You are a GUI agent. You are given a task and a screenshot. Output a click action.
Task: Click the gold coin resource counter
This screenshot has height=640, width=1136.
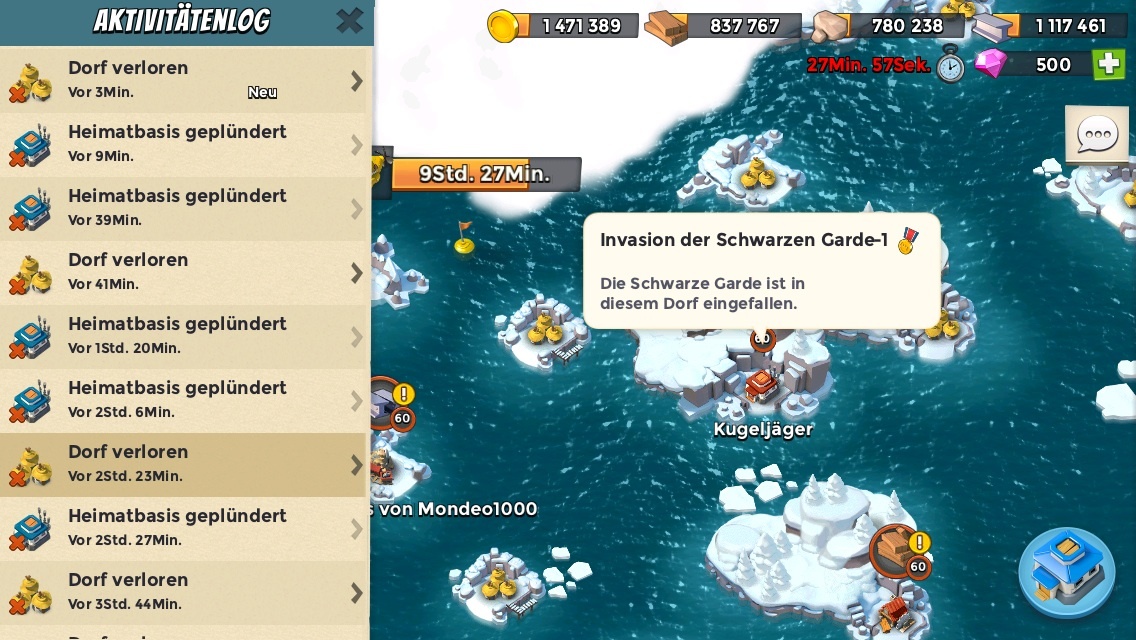(565, 26)
